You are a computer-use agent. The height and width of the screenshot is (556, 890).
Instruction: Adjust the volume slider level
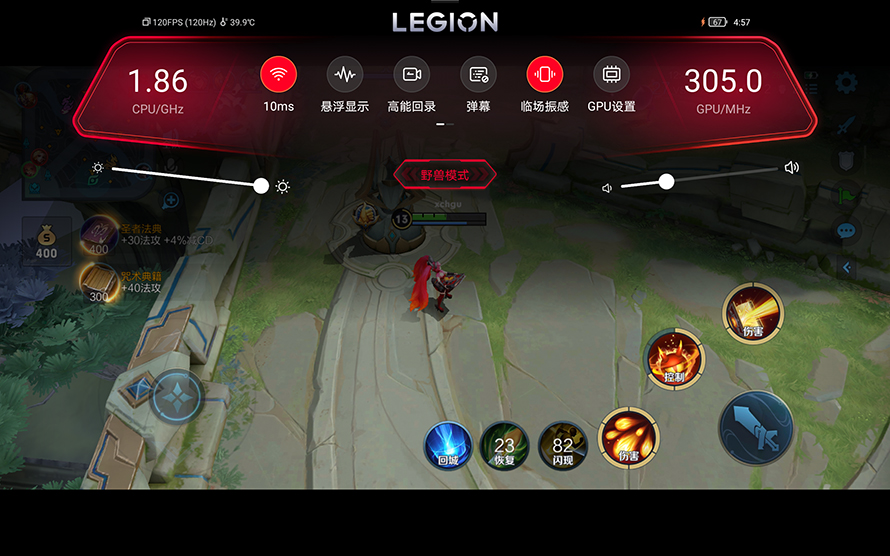pos(666,181)
